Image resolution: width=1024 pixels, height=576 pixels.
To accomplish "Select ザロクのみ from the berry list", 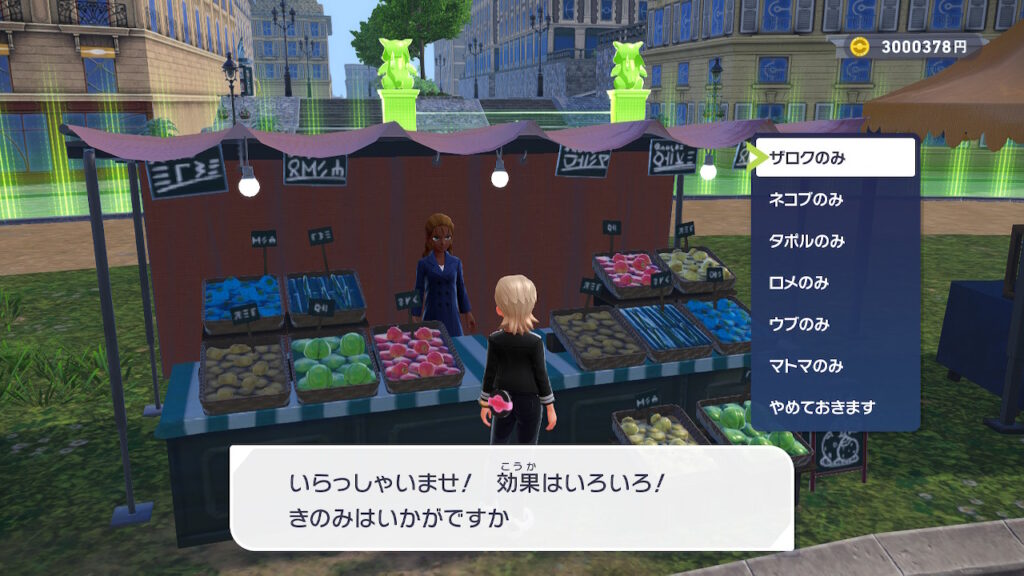I will 835,158.
